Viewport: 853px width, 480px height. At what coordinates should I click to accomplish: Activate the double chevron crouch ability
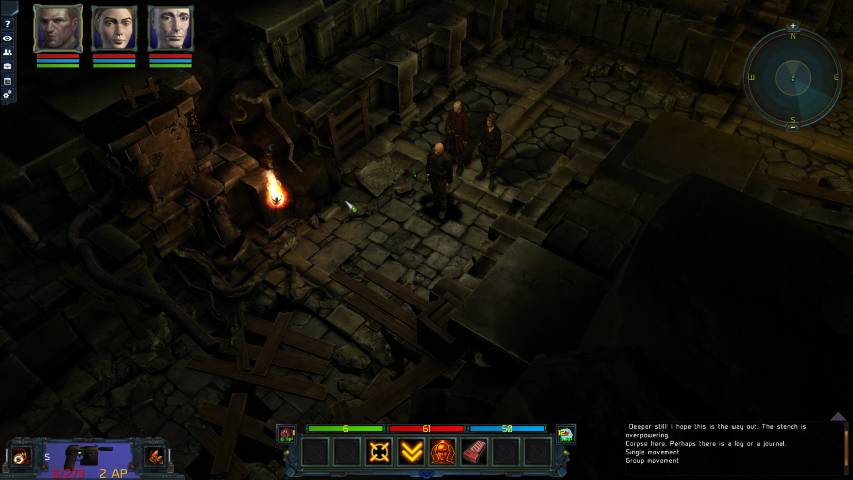point(410,452)
